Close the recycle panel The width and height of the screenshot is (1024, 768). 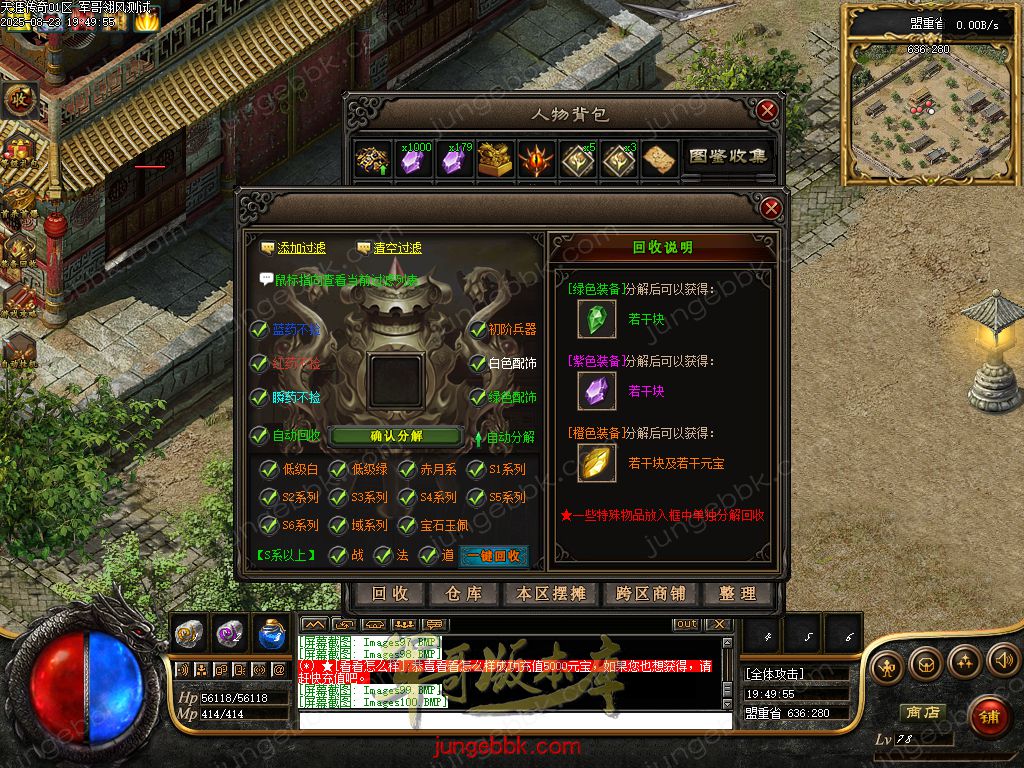click(771, 208)
